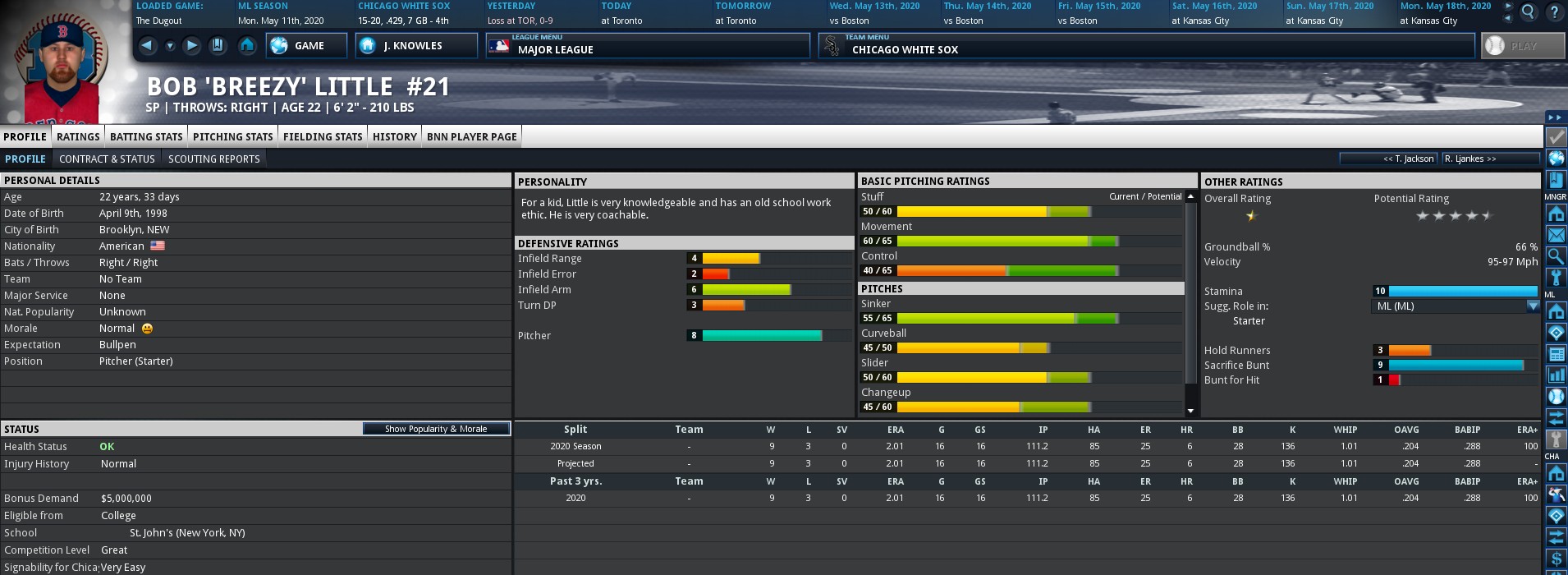Open the Scouting Reports subtab
Image resolution: width=1568 pixels, height=575 pixels.
point(213,159)
